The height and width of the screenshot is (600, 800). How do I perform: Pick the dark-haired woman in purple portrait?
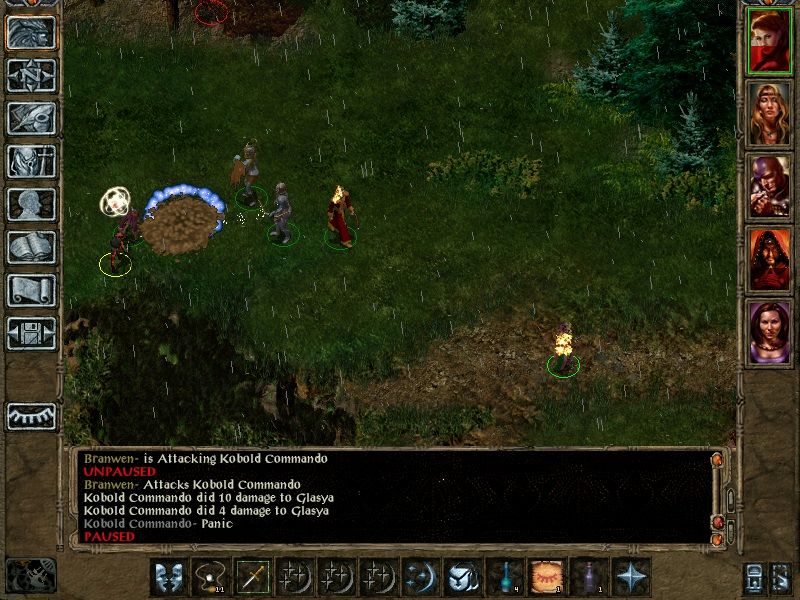(x=769, y=333)
